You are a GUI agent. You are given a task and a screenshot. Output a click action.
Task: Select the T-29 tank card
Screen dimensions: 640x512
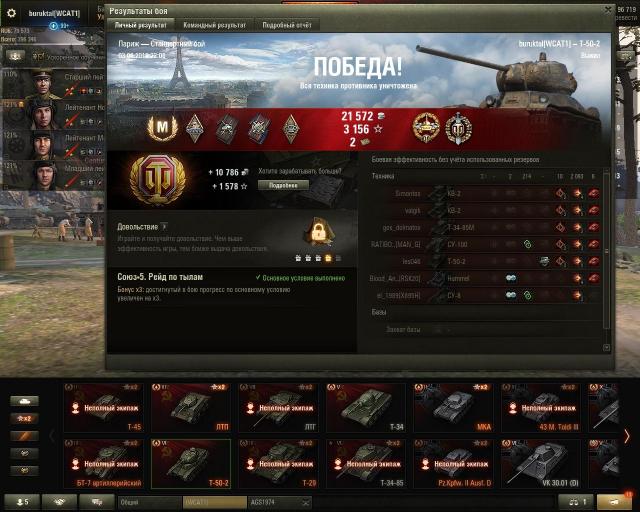point(278,461)
